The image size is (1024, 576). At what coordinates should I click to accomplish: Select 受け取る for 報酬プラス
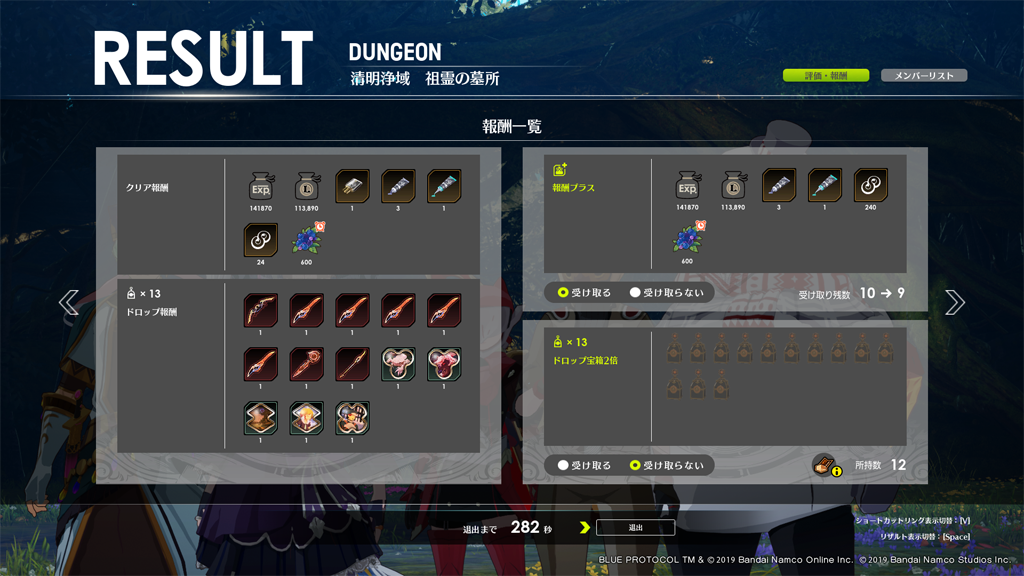[564, 293]
